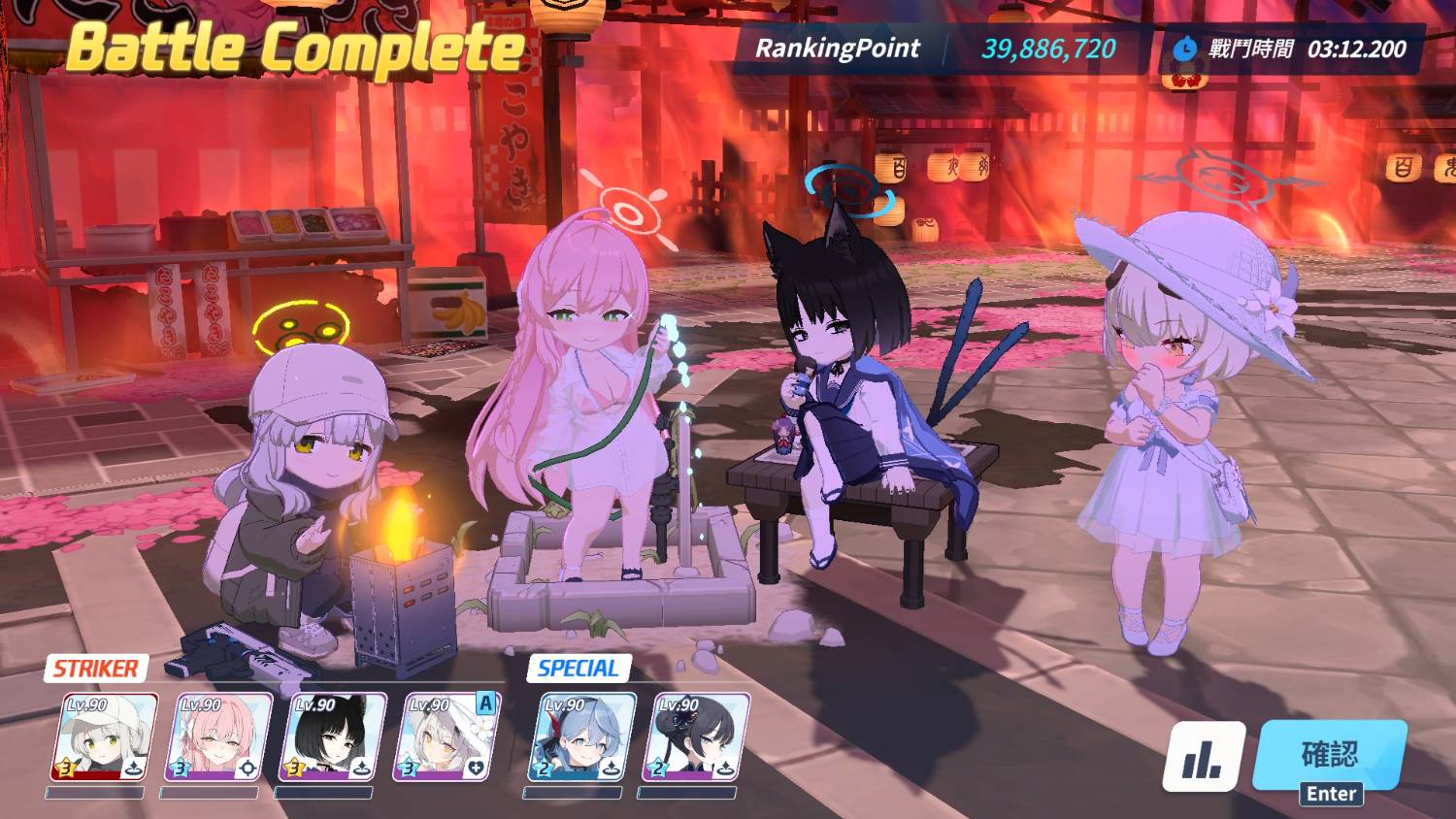Select the black cat-eared striker portrait
This screenshot has width=1456, height=819.
[332, 737]
